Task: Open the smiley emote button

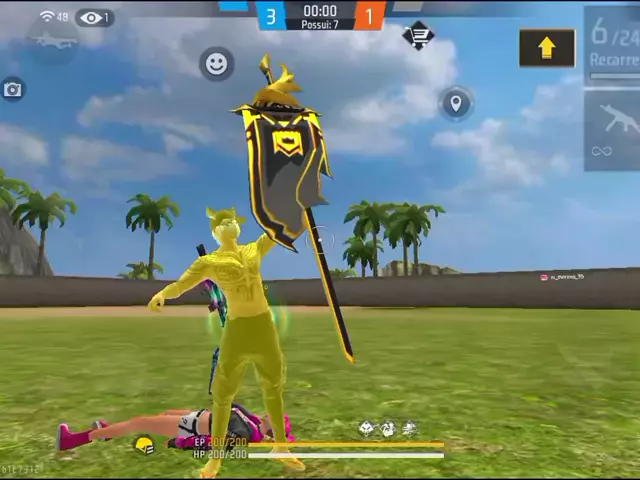Action: (x=216, y=64)
